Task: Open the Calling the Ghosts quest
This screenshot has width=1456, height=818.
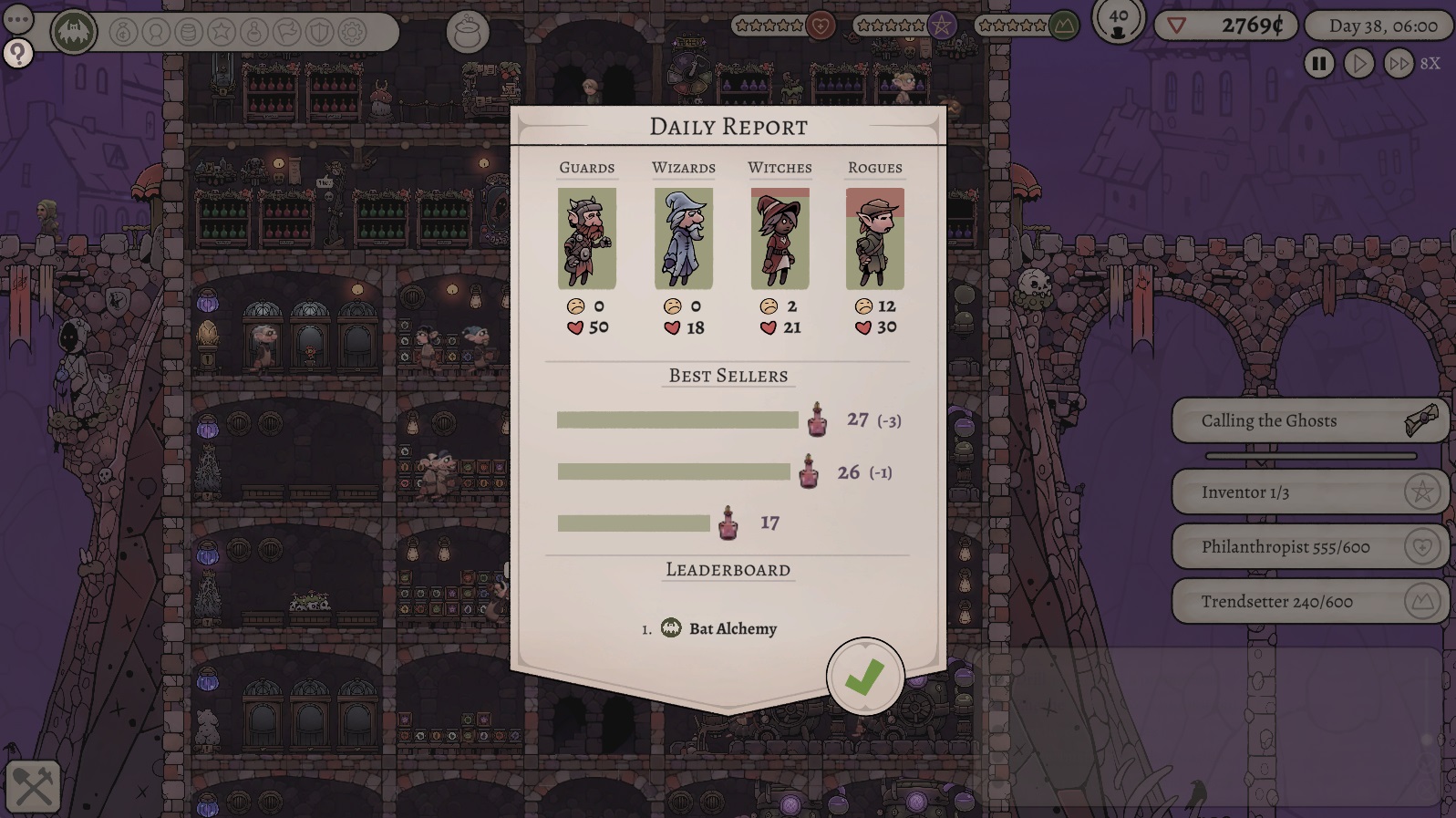Action: [1309, 421]
